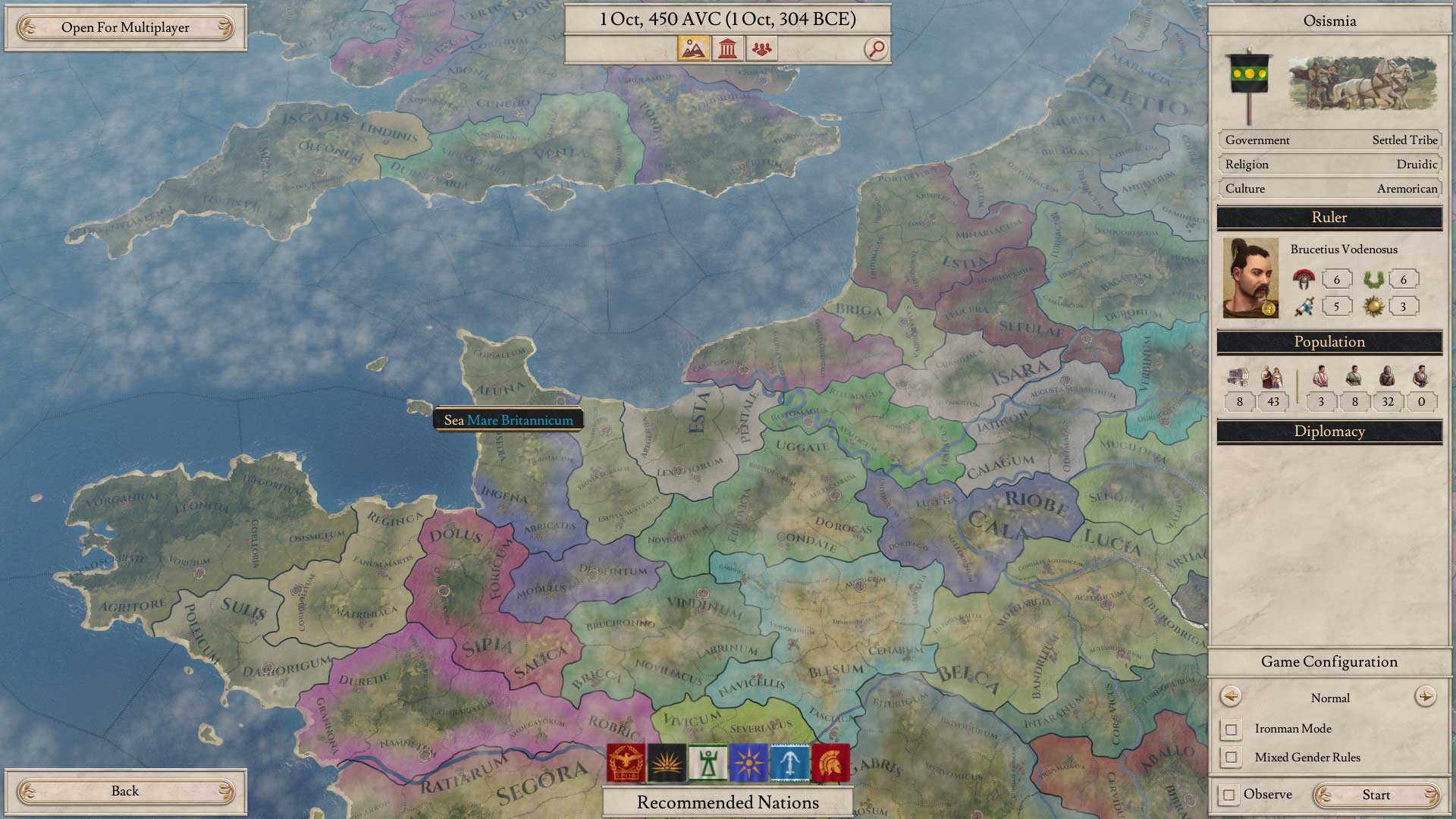The height and width of the screenshot is (819, 1456).
Task: Pick the red flag with golden helmet
Action: [x=830, y=762]
